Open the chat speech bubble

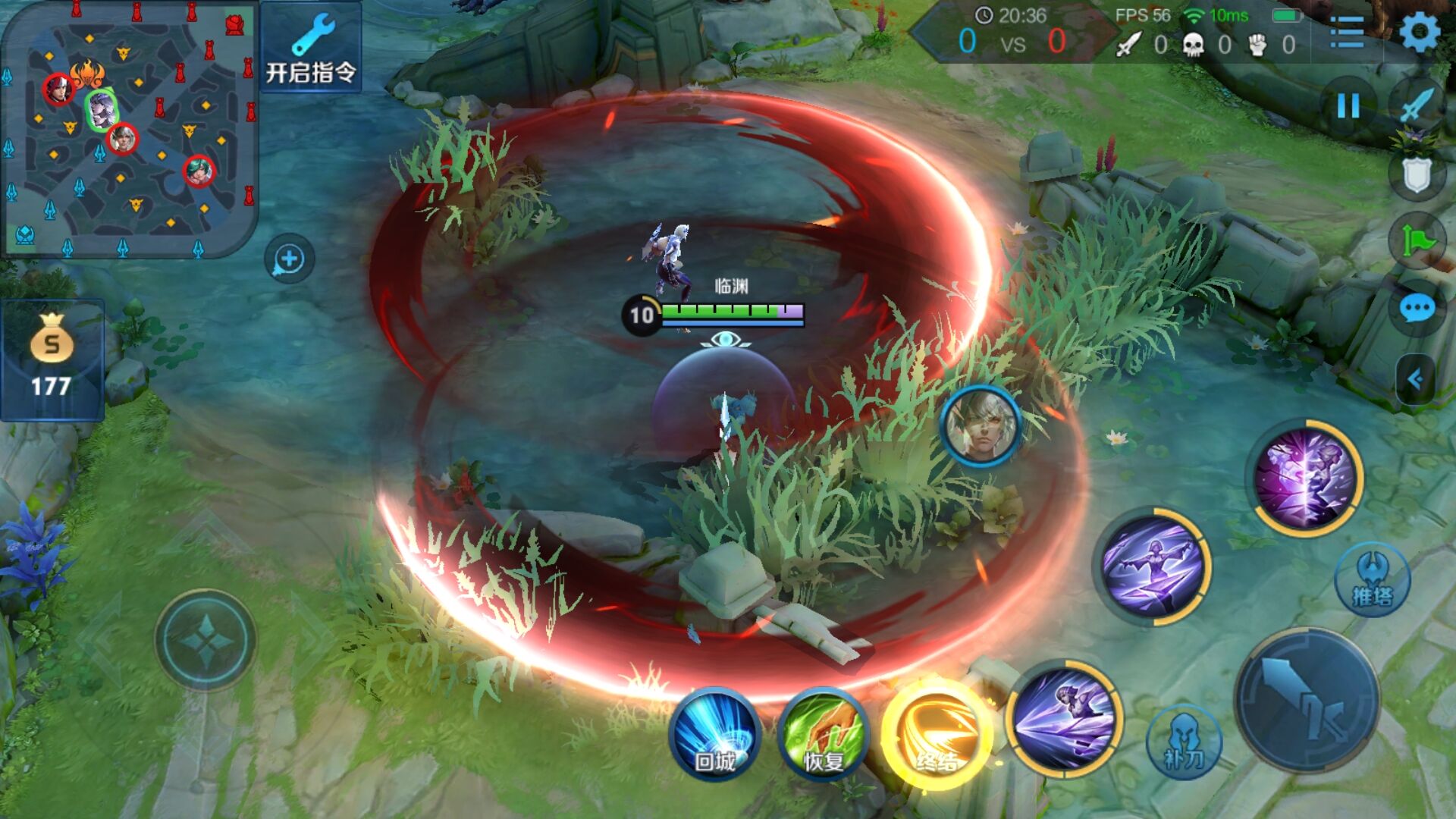click(1417, 309)
